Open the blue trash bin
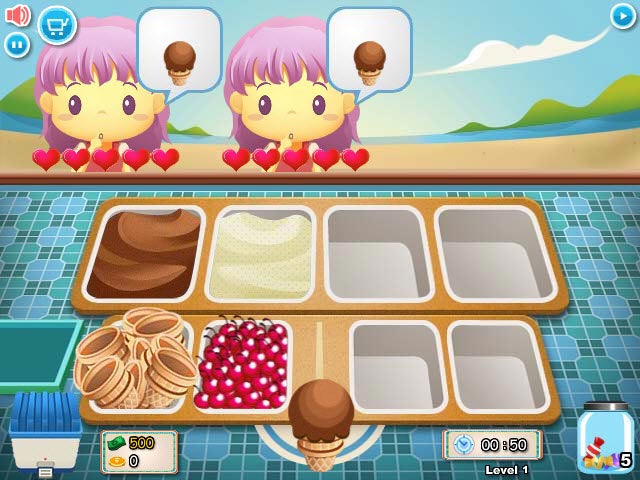Viewport: 640px width, 480px height. click(x=46, y=430)
